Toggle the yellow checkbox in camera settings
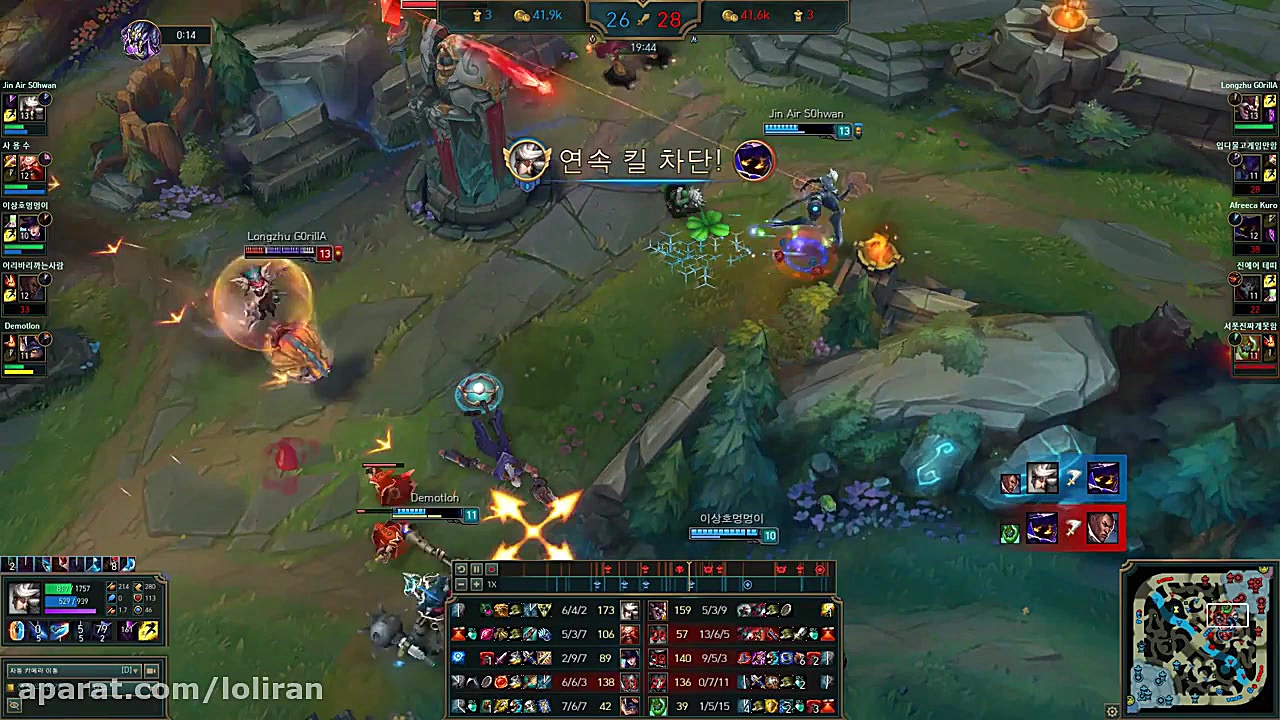 [10, 688]
